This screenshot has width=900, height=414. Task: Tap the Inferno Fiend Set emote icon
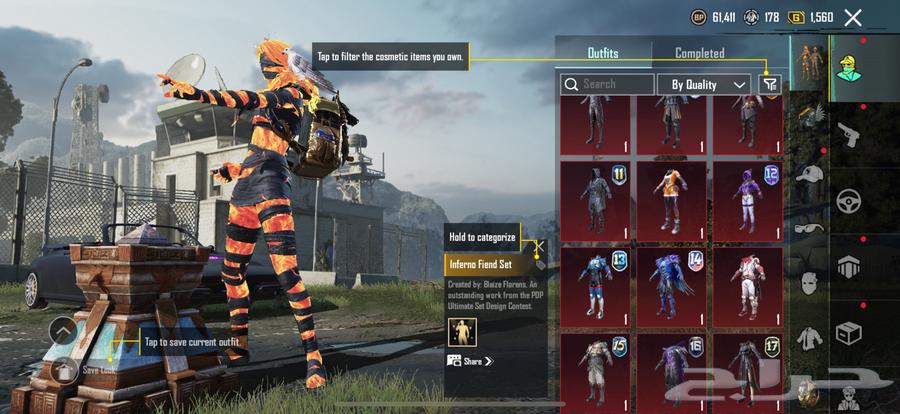pyautogui.click(x=461, y=331)
